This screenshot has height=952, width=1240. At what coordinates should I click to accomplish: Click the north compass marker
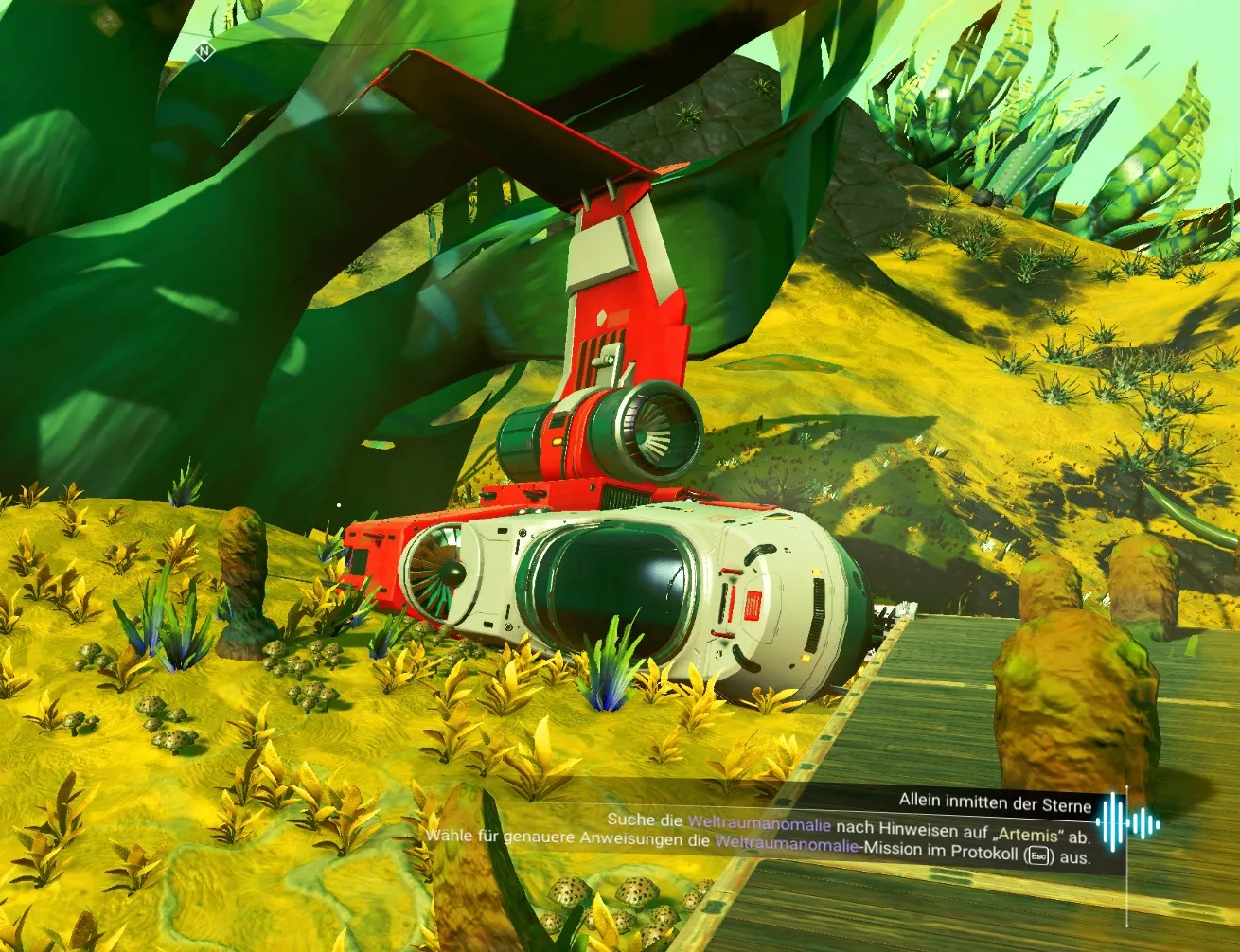point(204,51)
